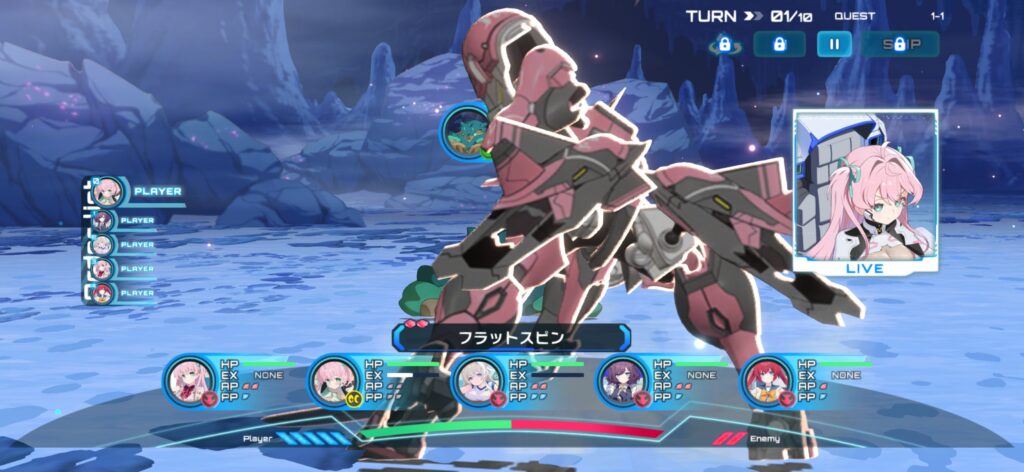
Task: Click the locked SKIP button
Action: click(900, 44)
